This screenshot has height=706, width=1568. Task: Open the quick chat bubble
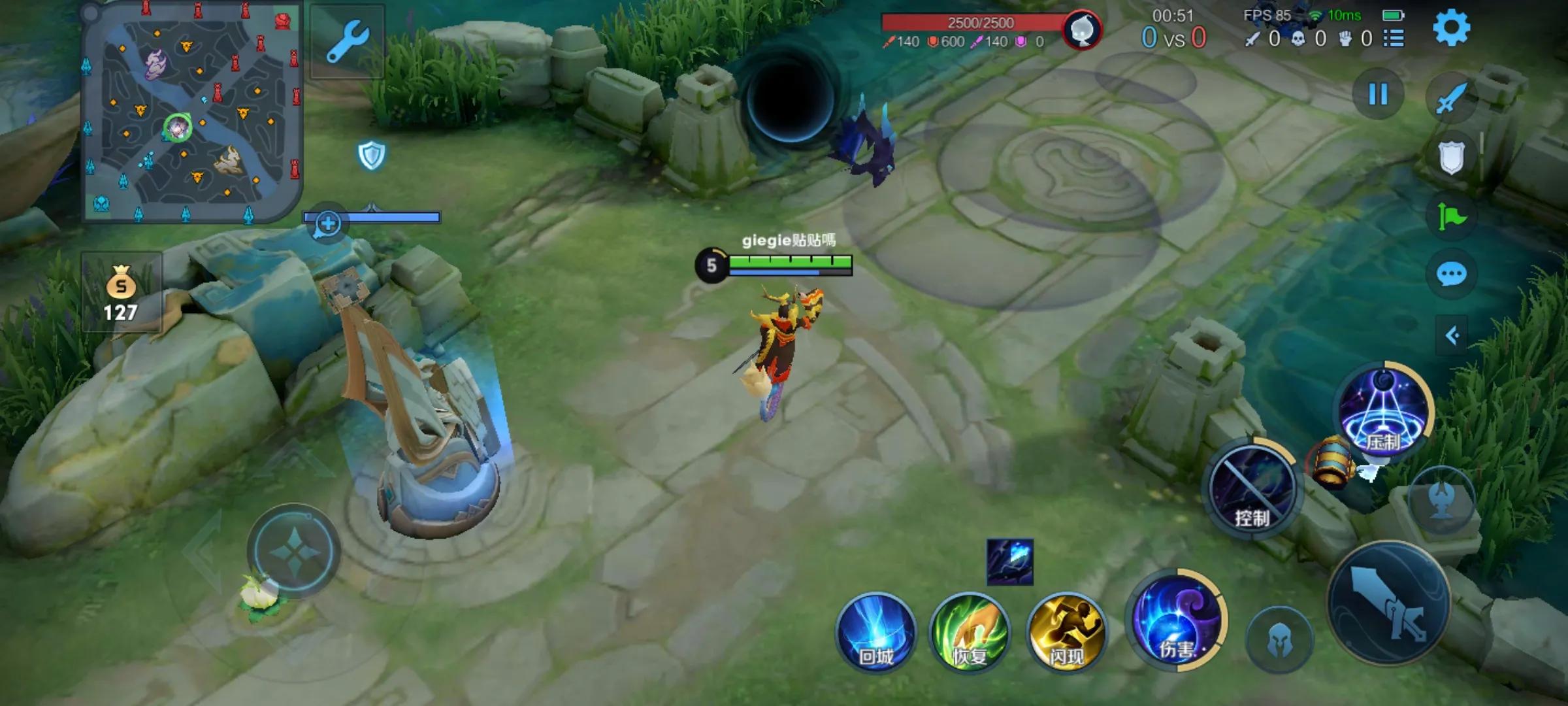pyautogui.click(x=1451, y=275)
